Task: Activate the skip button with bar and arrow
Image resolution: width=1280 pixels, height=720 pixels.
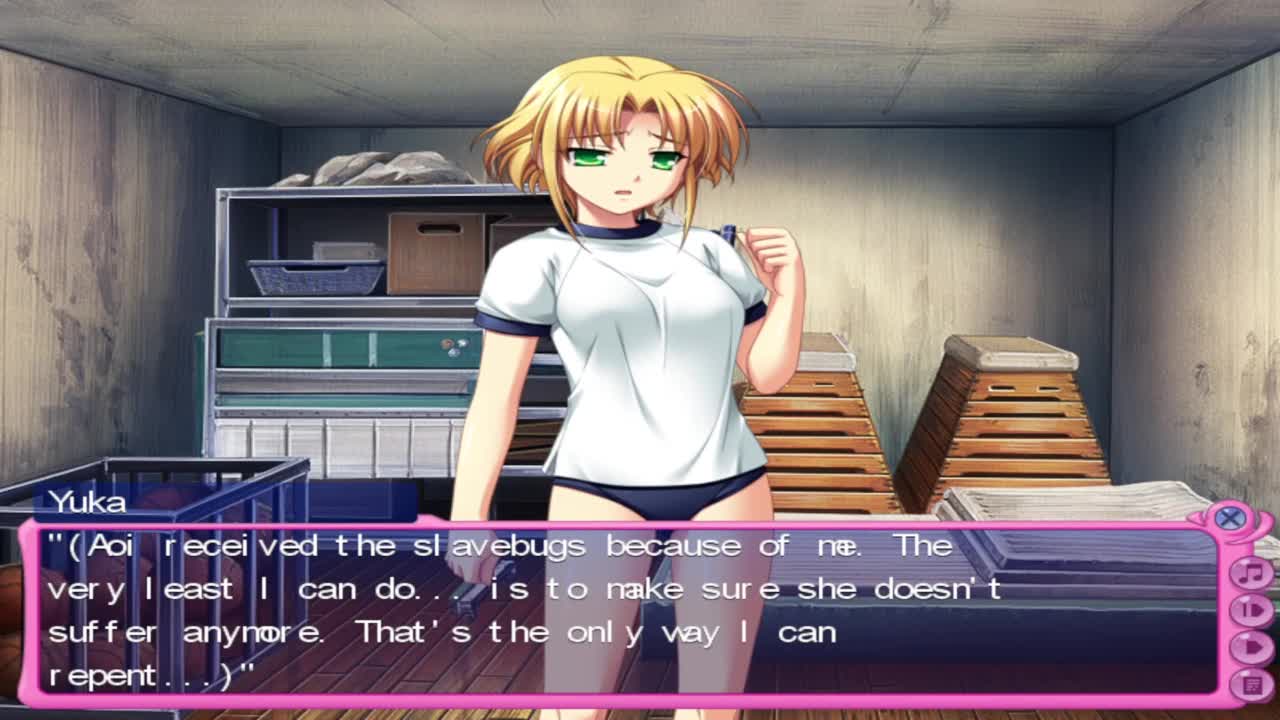Action: point(1250,610)
